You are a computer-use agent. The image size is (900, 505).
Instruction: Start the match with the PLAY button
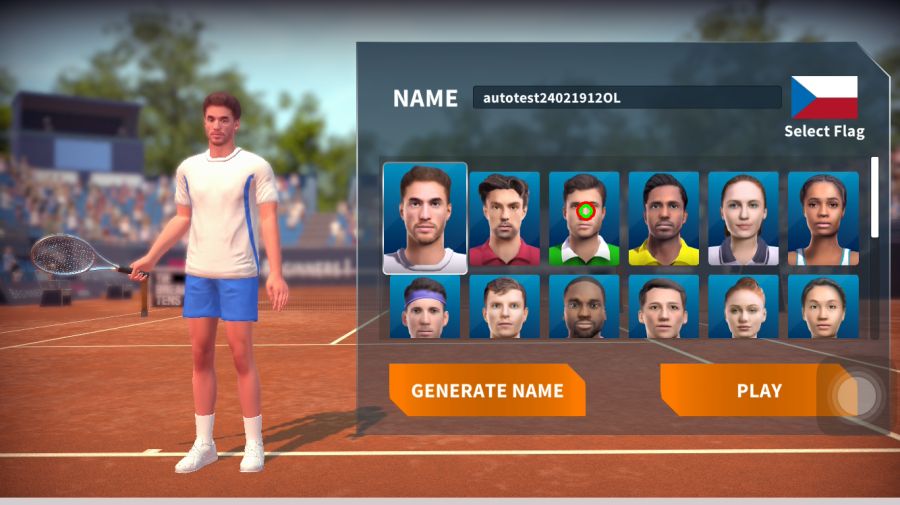tap(758, 390)
